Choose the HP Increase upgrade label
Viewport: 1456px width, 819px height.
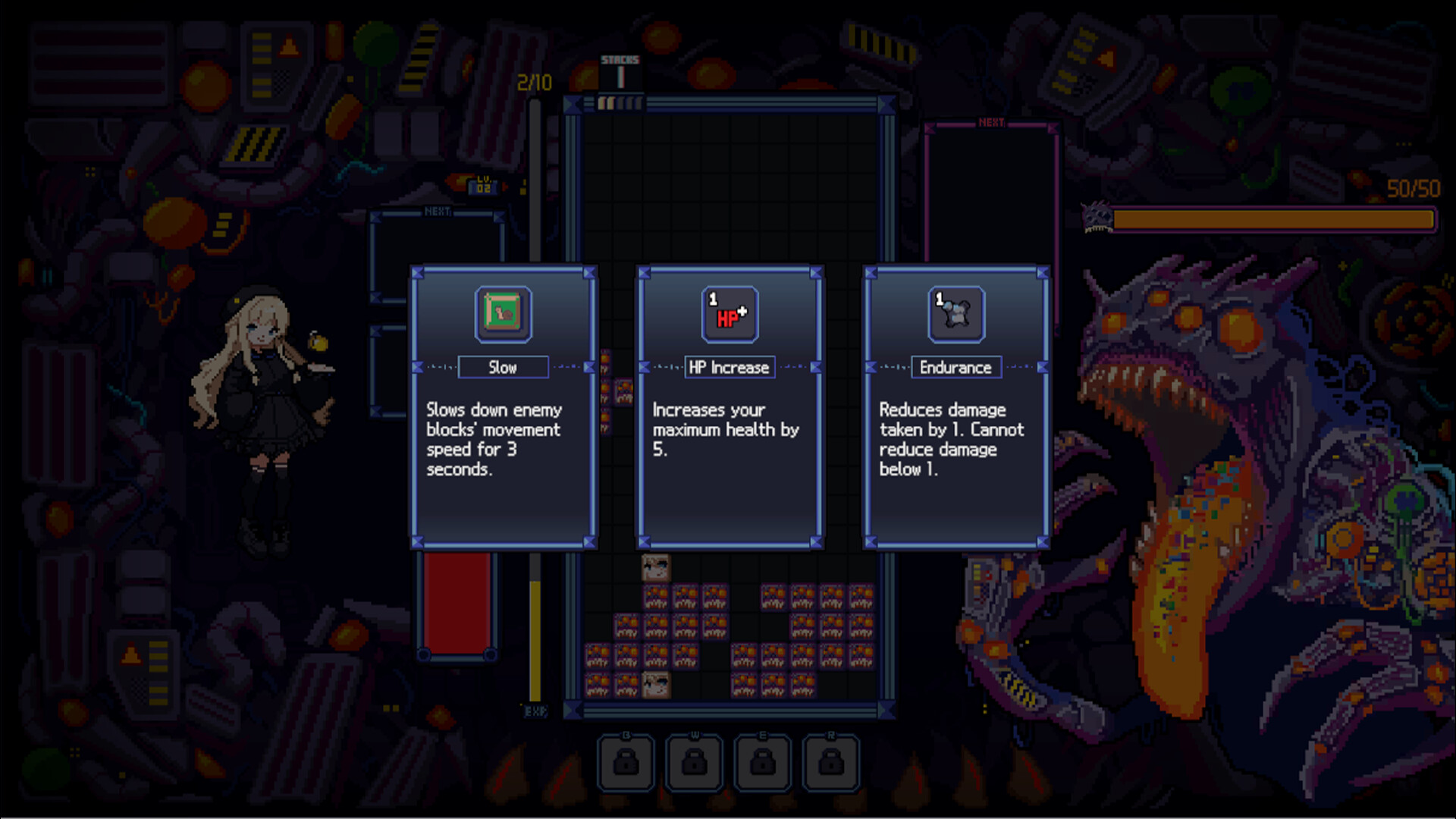click(729, 367)
